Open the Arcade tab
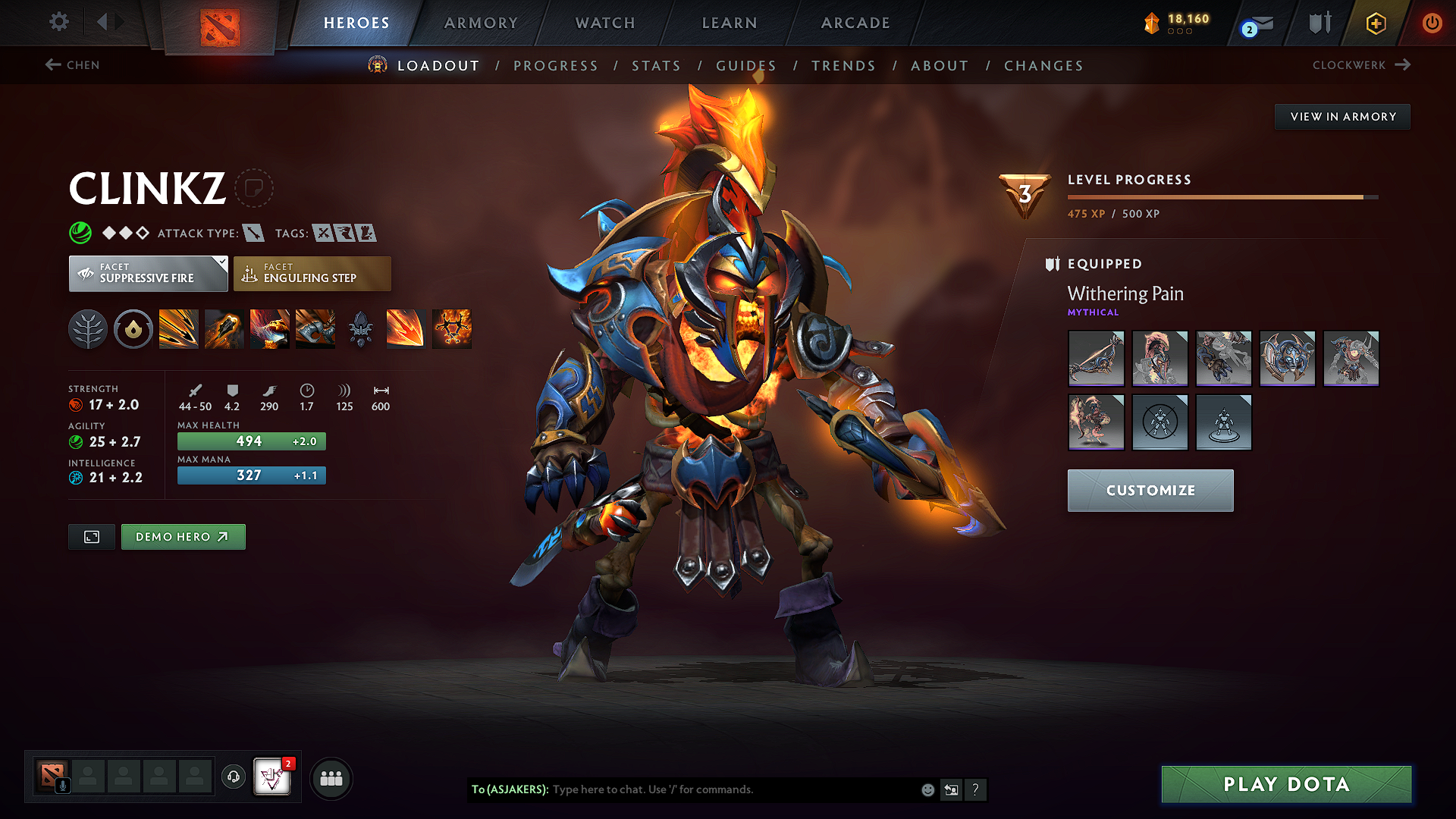1456x819 pixels. pyautogui.click(x=855, y=23)
